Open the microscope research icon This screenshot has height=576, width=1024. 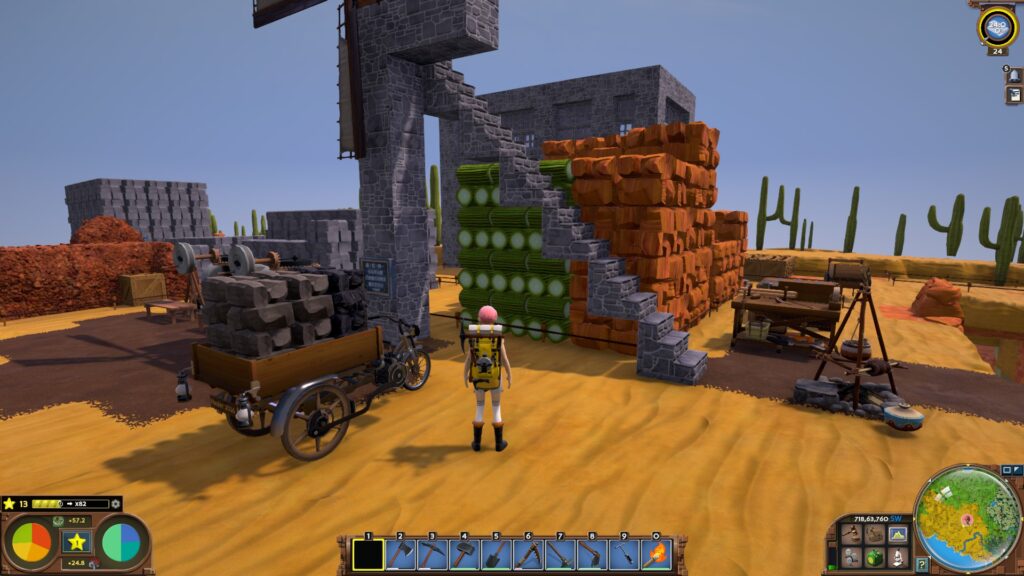[897, 557]
